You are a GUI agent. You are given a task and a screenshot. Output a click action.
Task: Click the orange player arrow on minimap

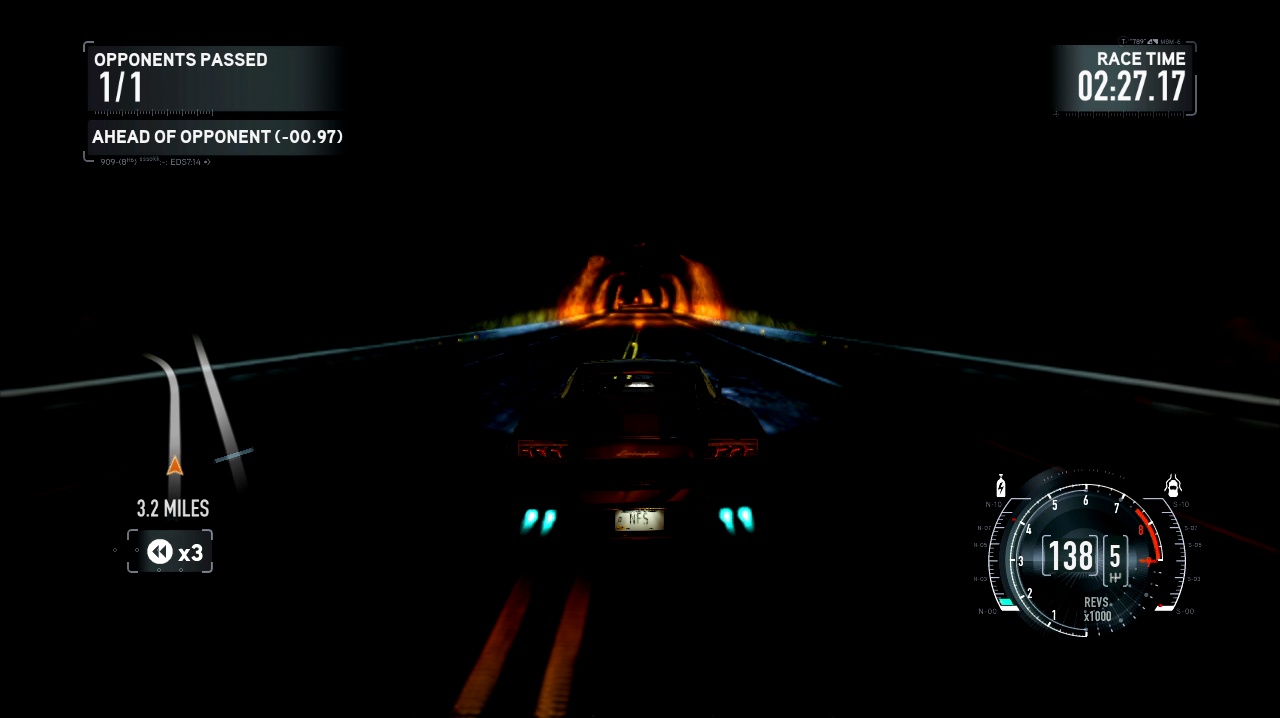175,465
